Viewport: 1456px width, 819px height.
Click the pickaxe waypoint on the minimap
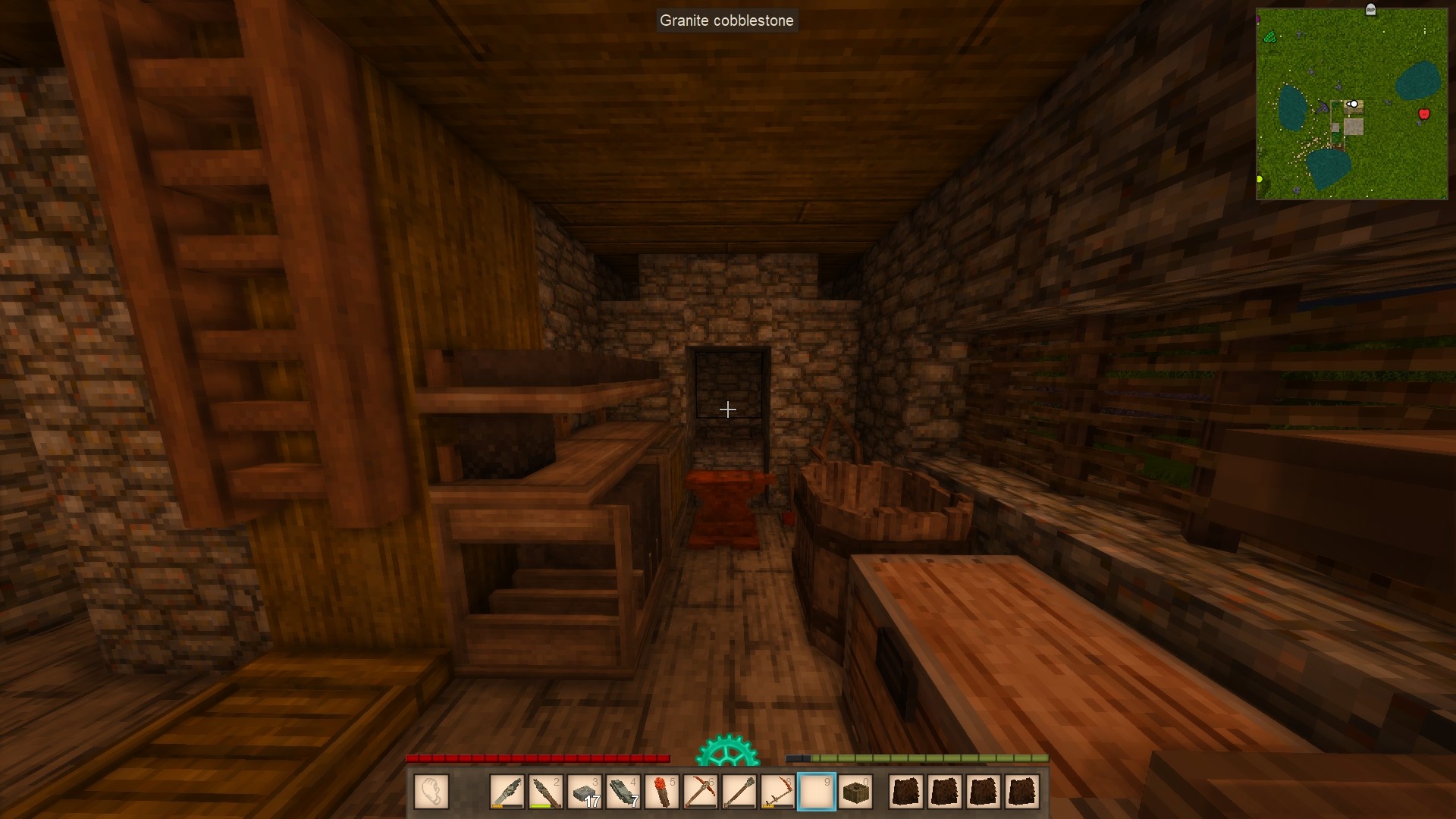[x=1323, y=108]
